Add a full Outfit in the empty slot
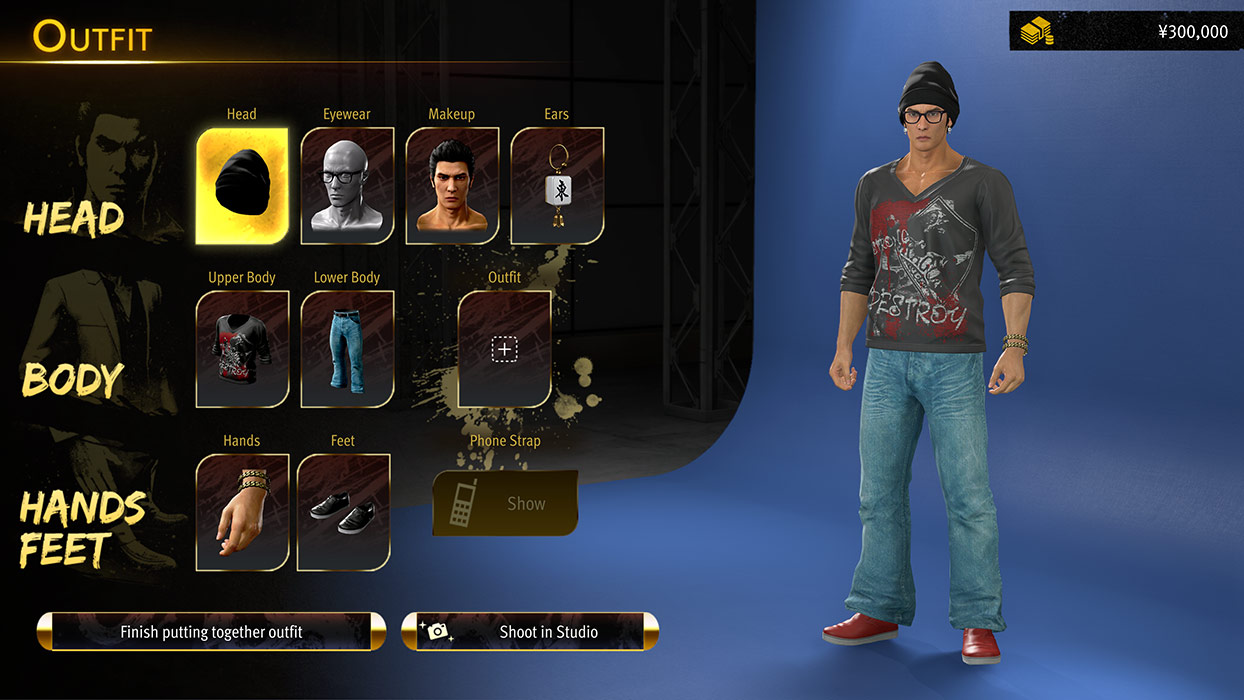This screenshot has width=1244, height=700. point(504,349)
